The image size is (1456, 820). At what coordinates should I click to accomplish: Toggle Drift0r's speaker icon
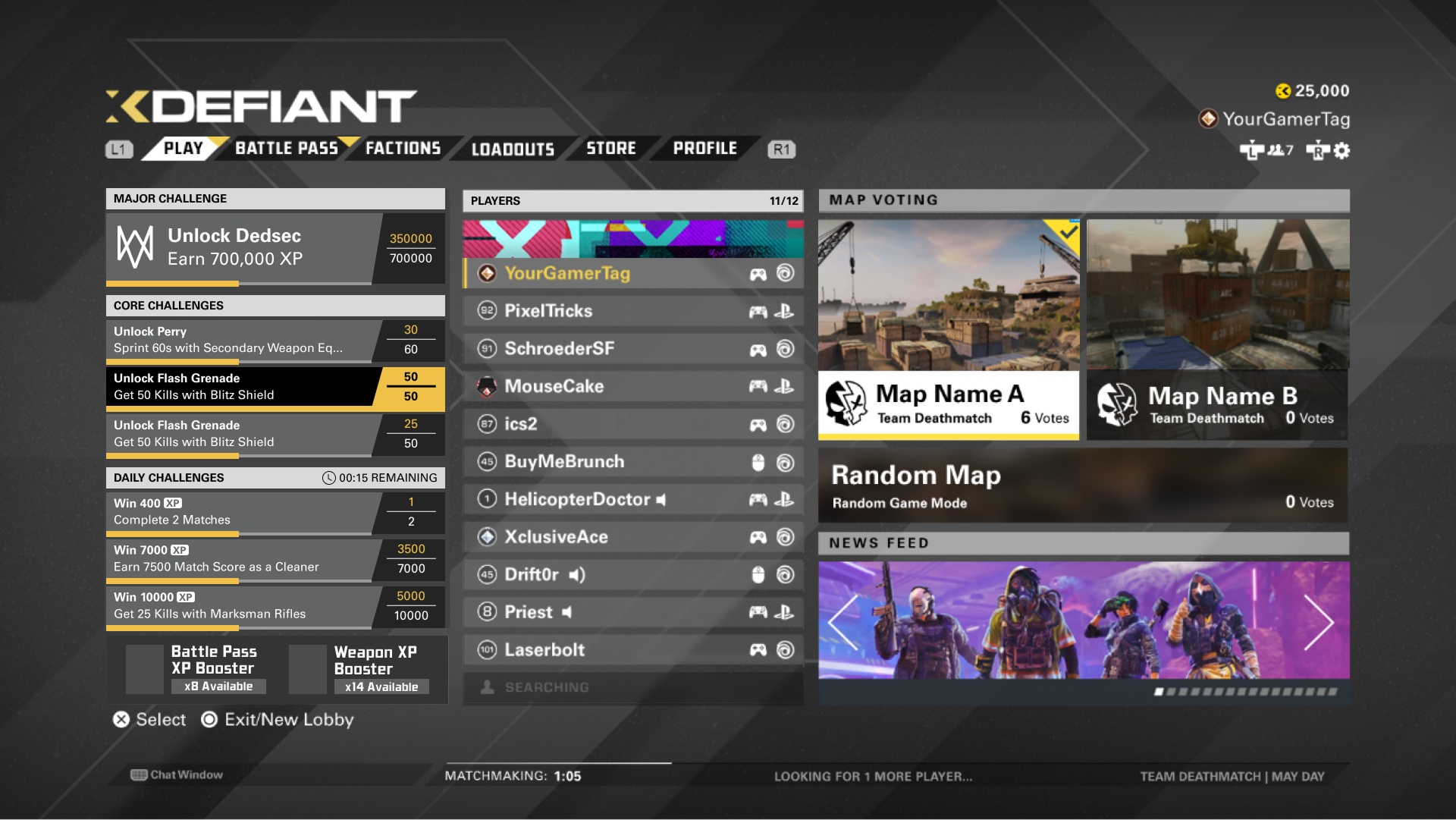[578, 574]
